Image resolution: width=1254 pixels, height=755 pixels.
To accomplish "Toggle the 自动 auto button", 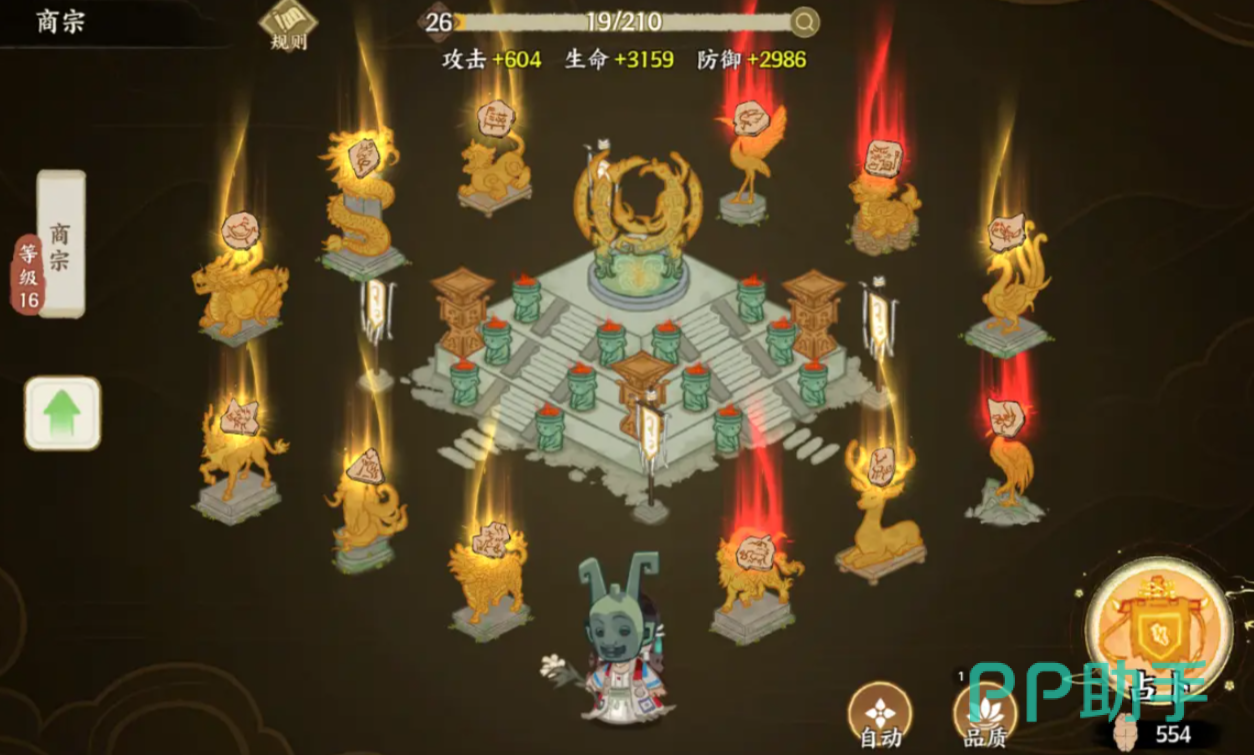I will [x=879, y=714].
